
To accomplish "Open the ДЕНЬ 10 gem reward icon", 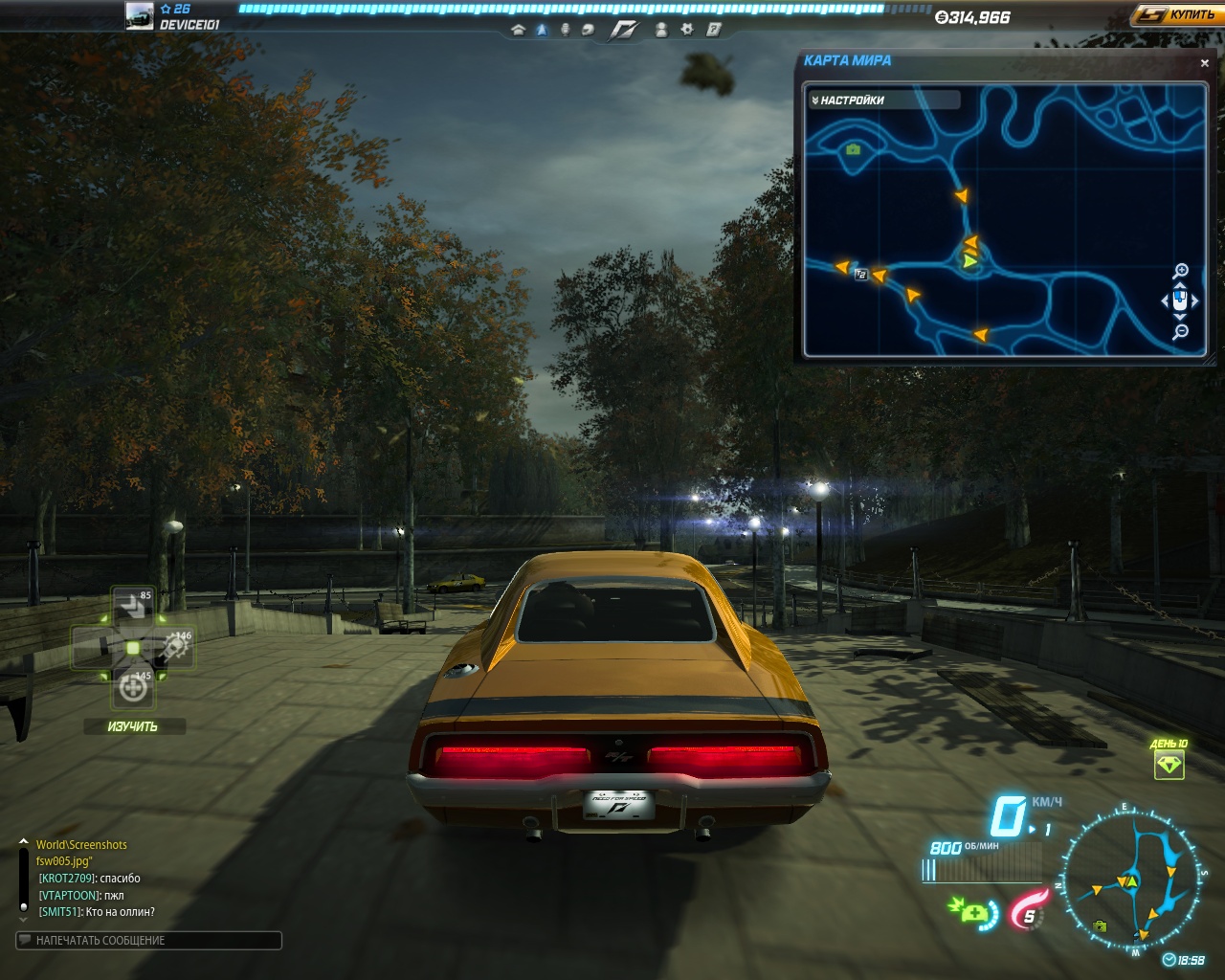I will 1169,764.
